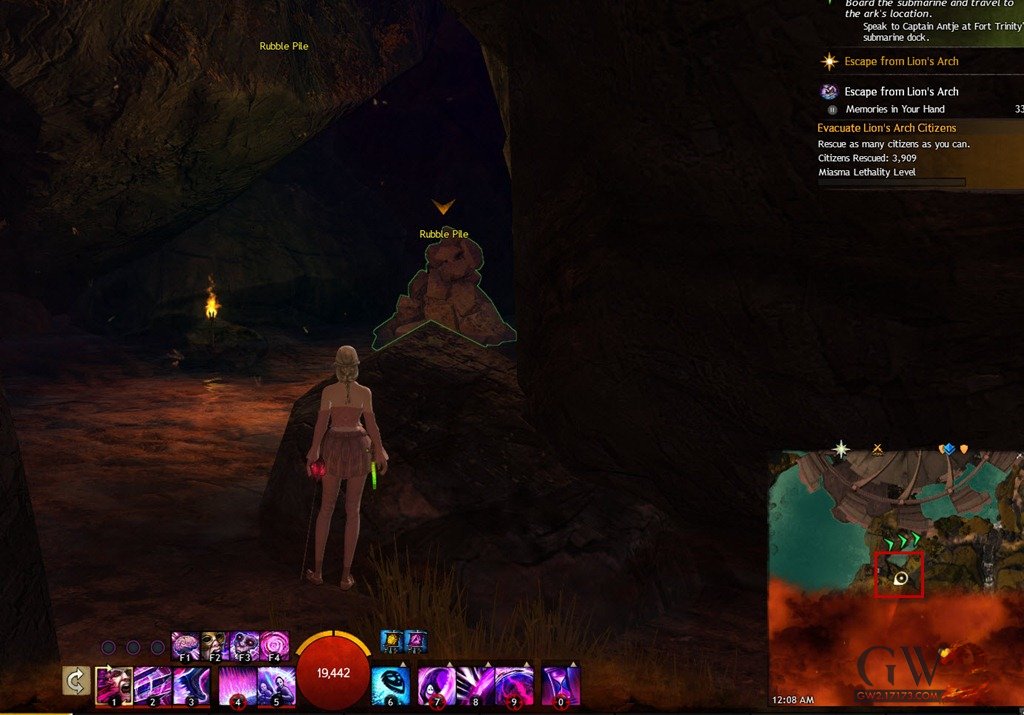Screen dimensions: 1024x715
Task: Use the F3 shatter skill
Action: [x=245, y=645]
